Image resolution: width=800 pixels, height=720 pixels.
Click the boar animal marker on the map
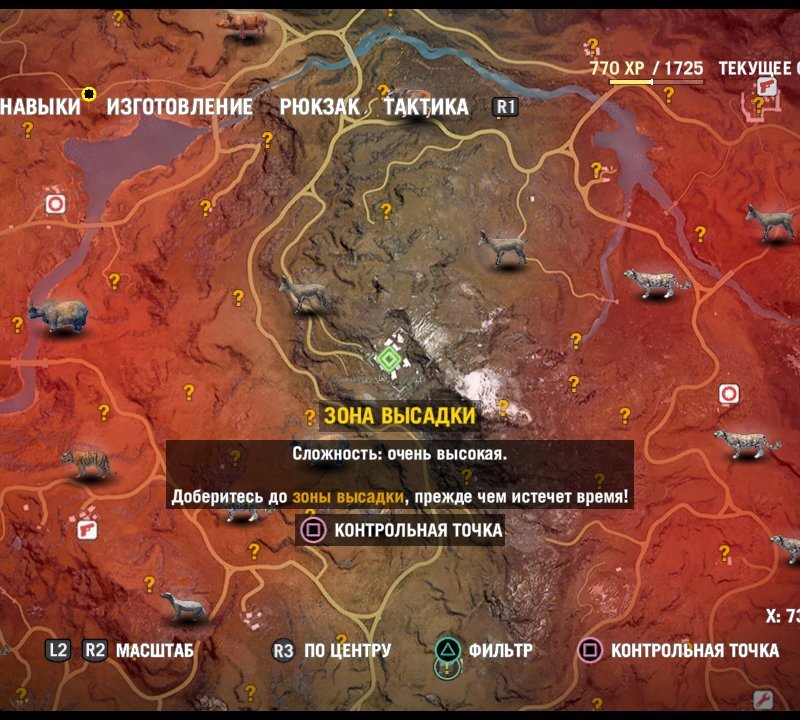(238, 24)
